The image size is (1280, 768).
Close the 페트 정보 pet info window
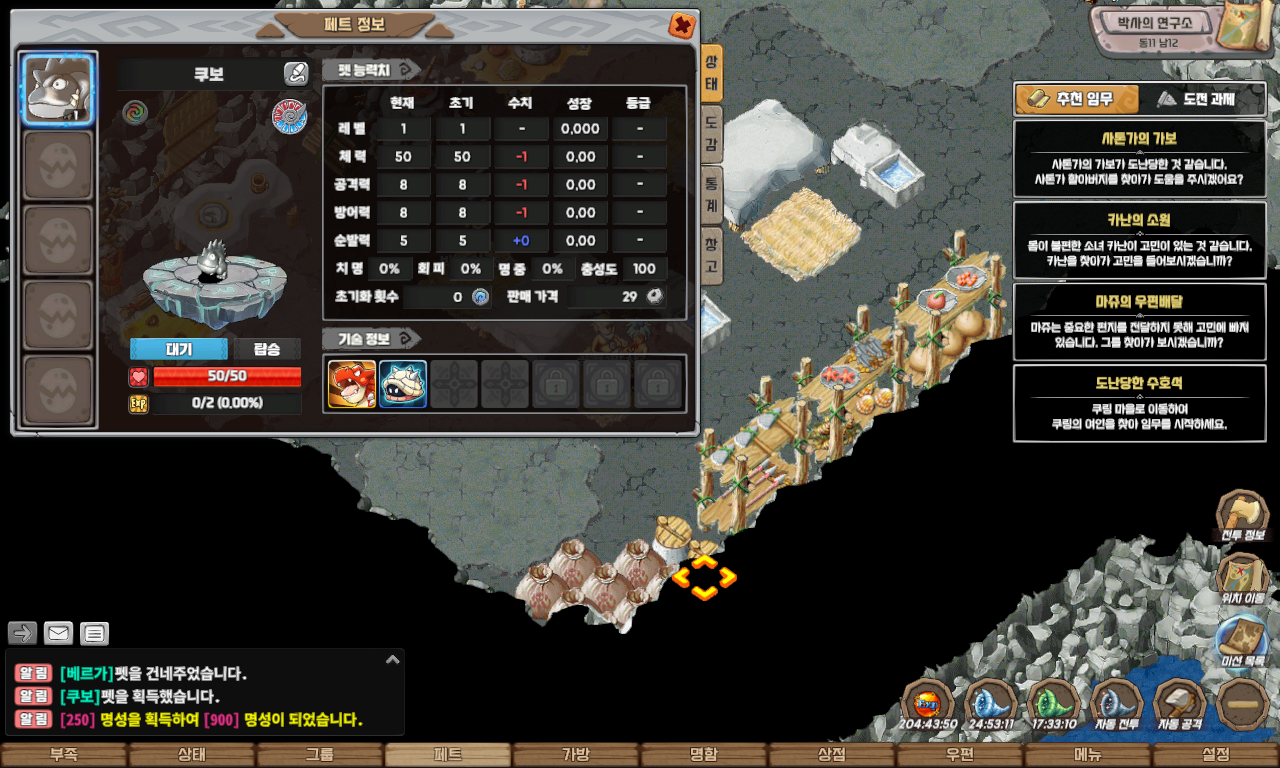[x=682, y=26]
